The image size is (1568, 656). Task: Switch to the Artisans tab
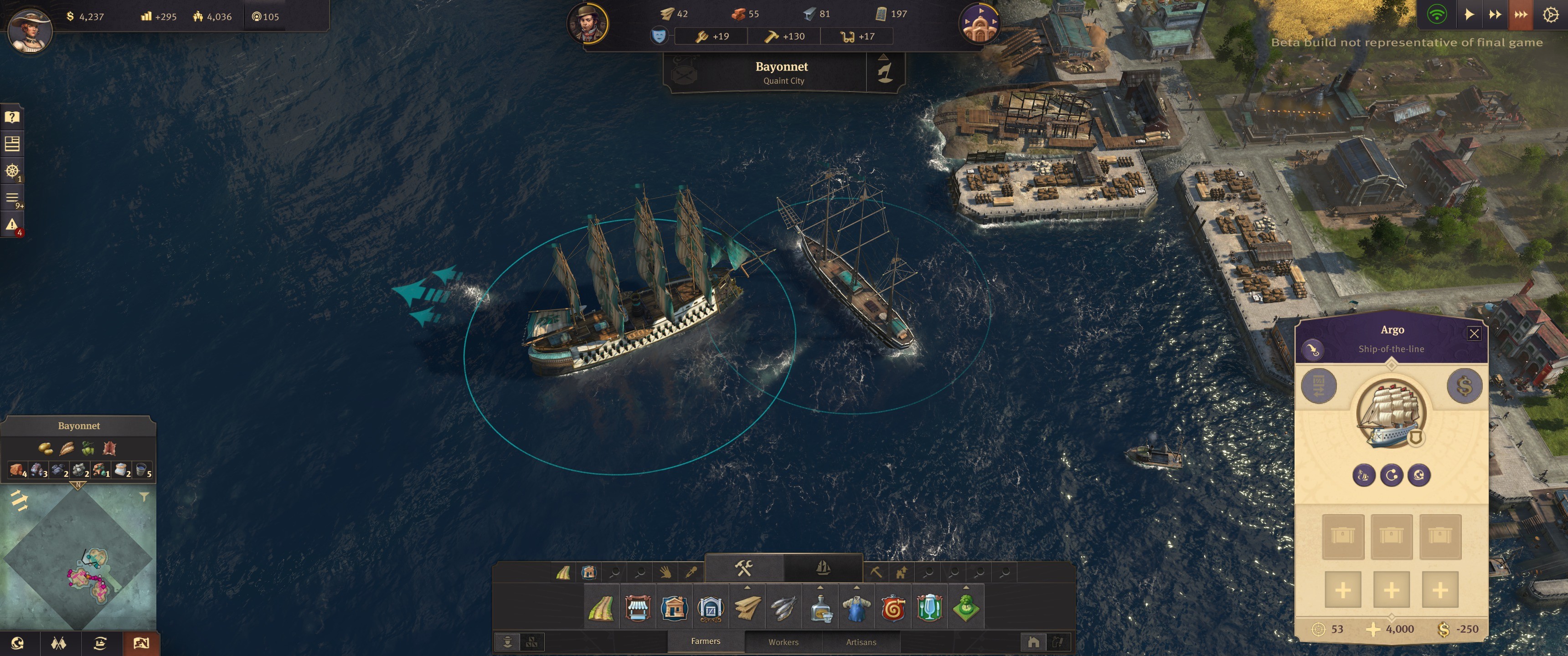coord(861,642)
